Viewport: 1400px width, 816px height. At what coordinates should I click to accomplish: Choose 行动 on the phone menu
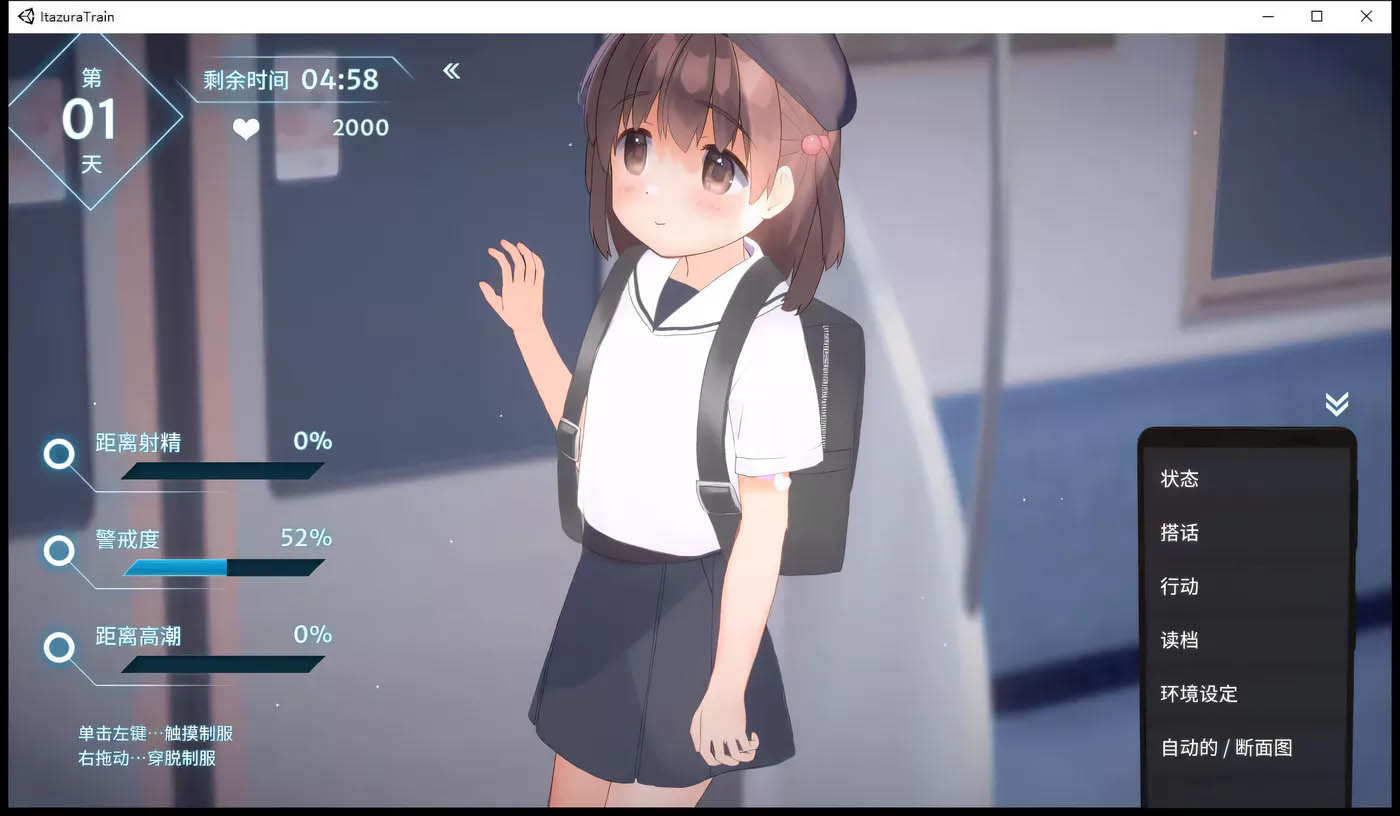point(1181,587)
